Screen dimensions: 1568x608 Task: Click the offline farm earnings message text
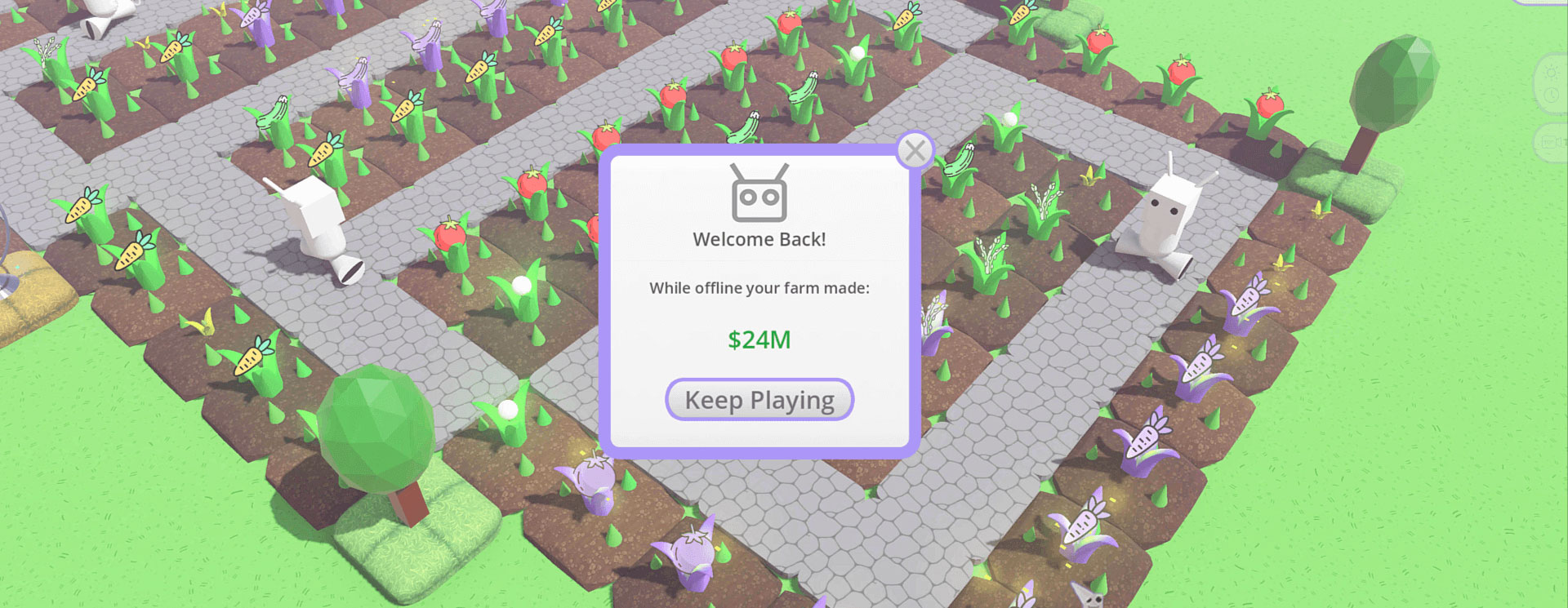click(x=759, y=288)
